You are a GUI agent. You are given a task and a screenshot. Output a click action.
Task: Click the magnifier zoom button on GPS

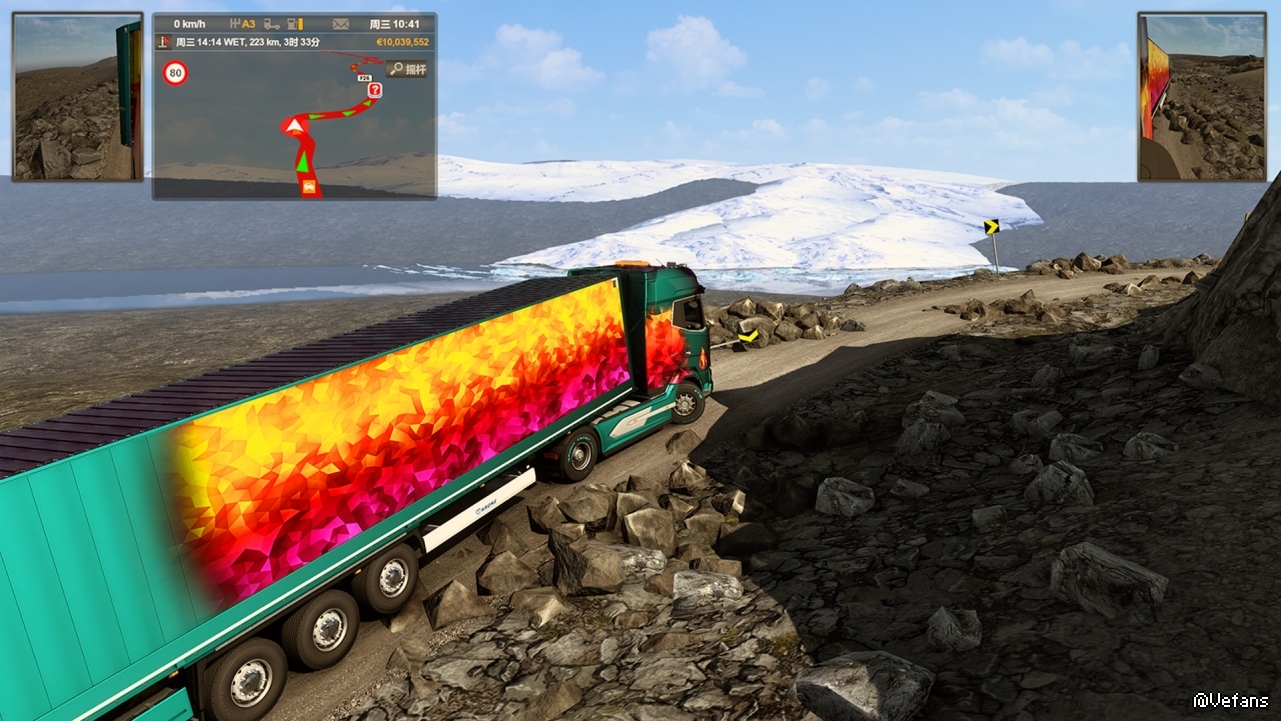pos(406,69)
